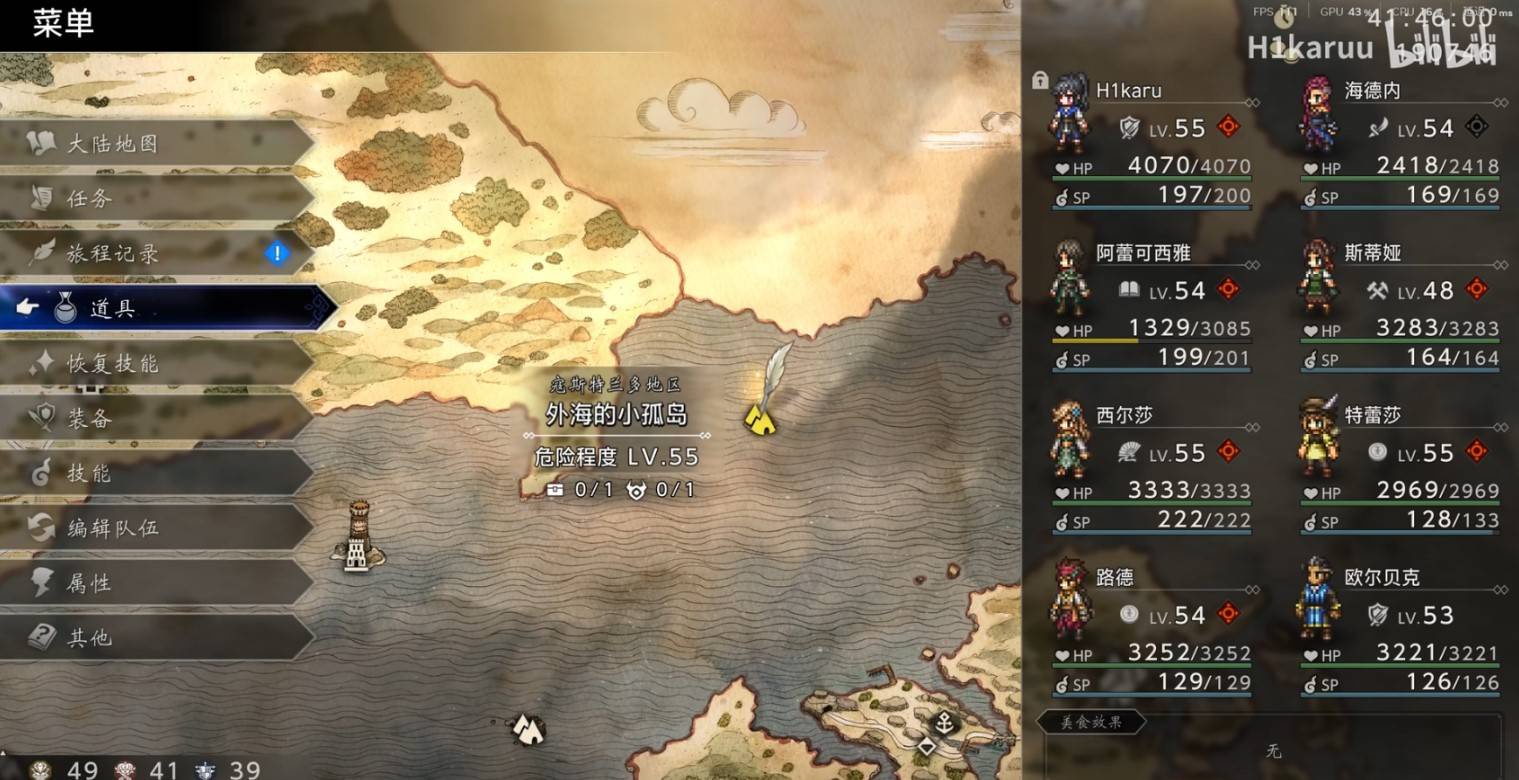Image resolution: width=1519 pixels, height=780 pixels.
Task: Click the lighthouse tower map marker
Action: pyautogui.click(x=358, y=537)
